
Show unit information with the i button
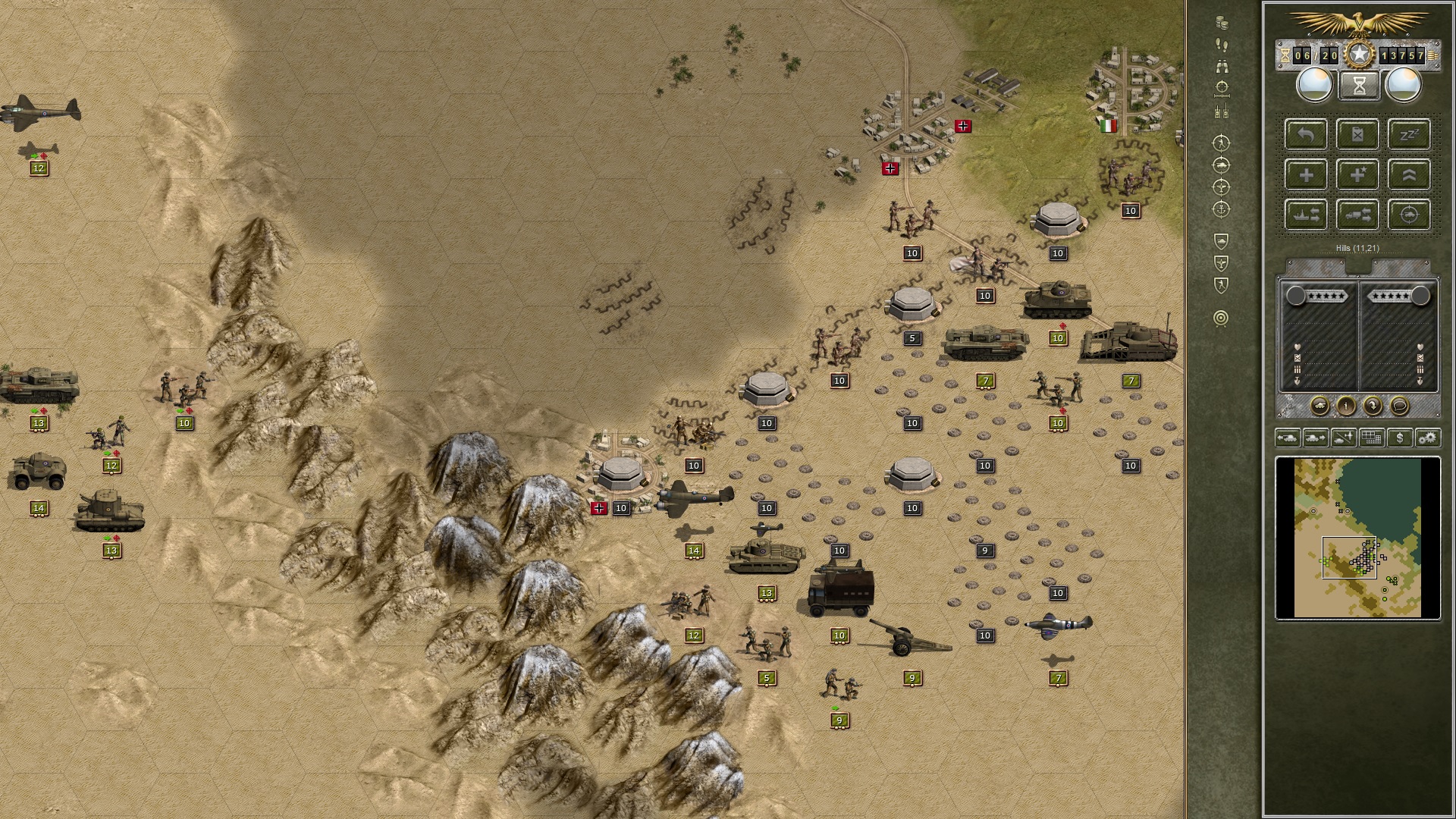(1346, 407)
